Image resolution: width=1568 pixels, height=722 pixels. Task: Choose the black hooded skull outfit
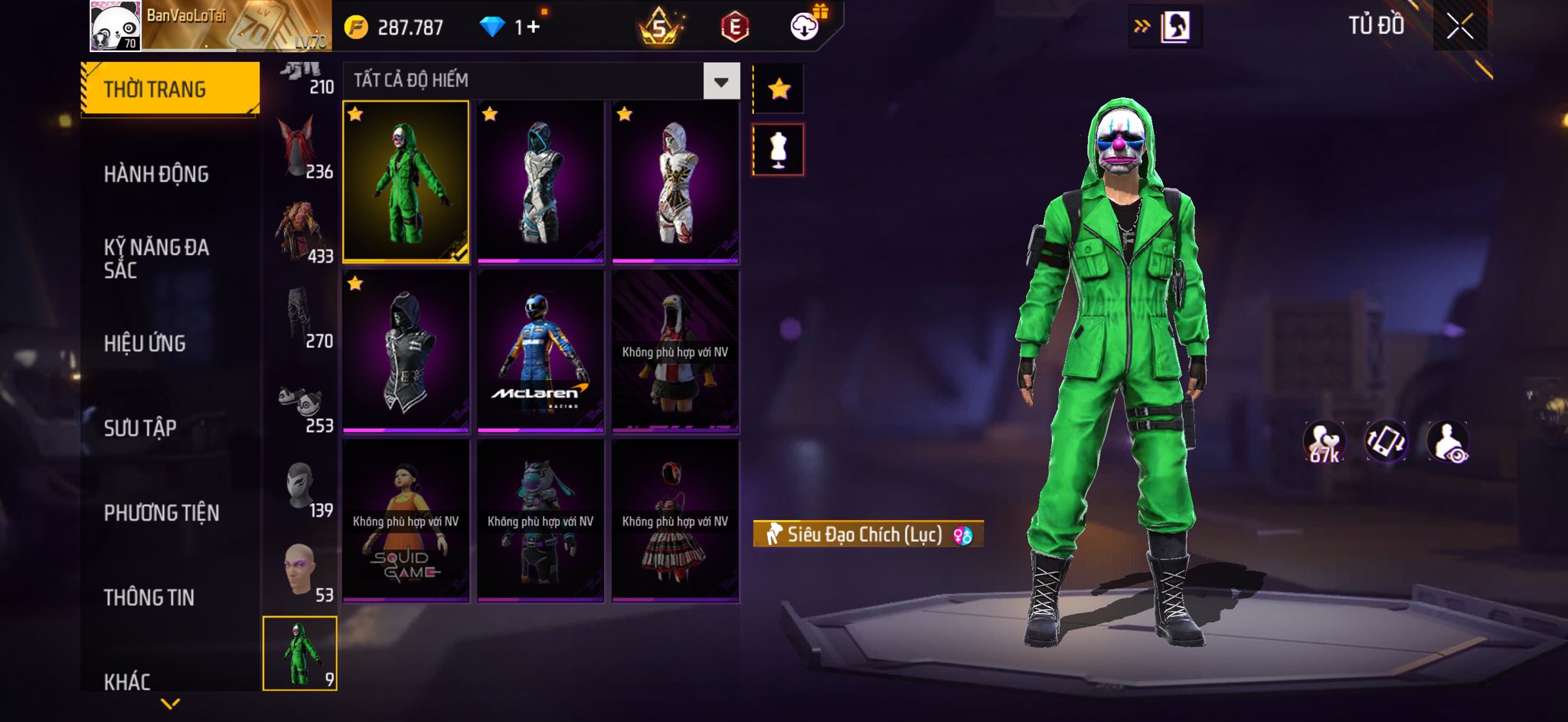click(x=406, y=351)
